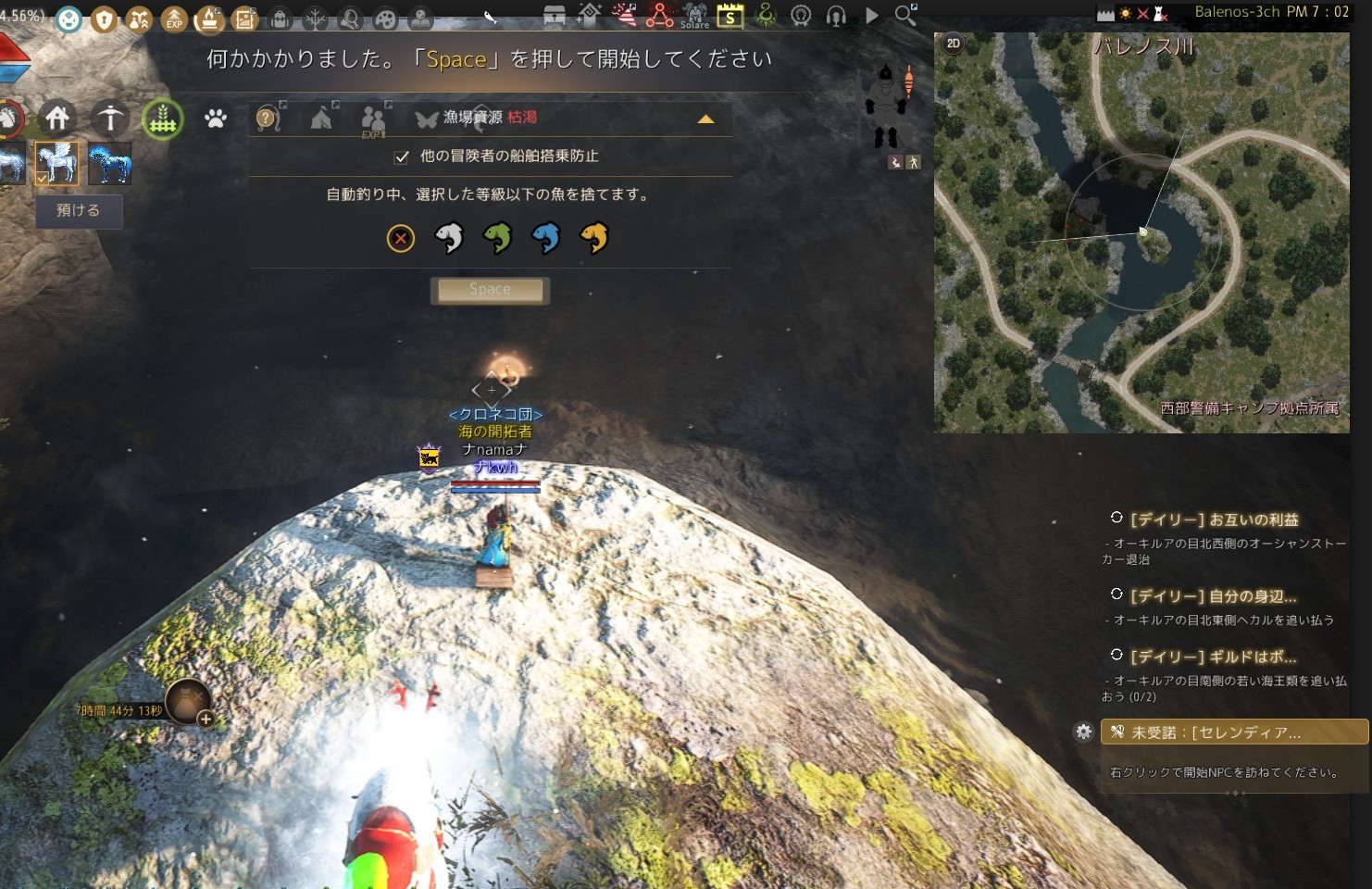Select the white winged horse portrait
The width and height of the screenshot is (1372, 889).
pos(56,163)
